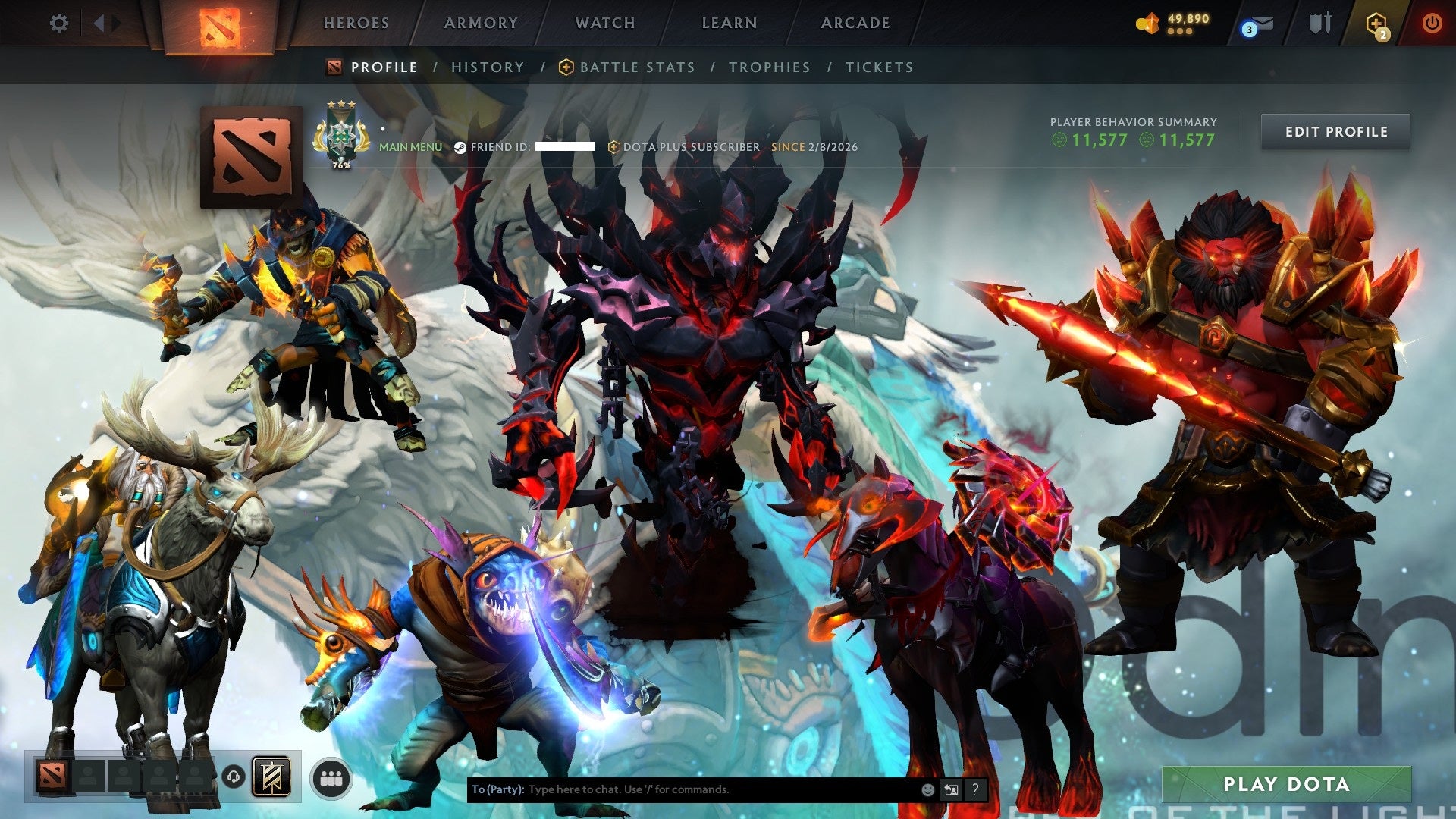Open the armory crossed-swords icon near top right
Image resolution: width=1456 pixels, height=819 pixels.
point(1319,23)
